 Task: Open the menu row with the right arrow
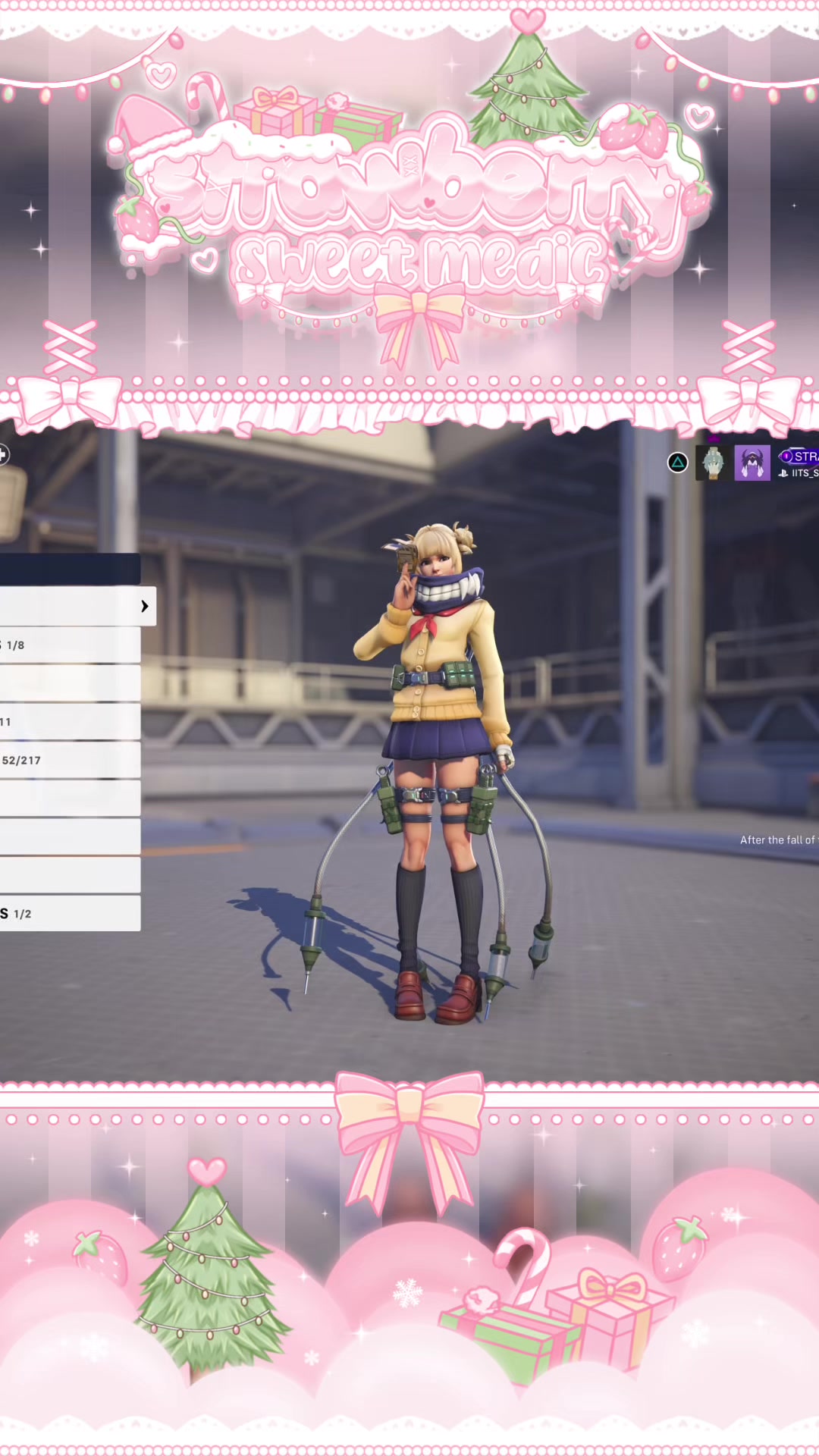coord(76,606)
